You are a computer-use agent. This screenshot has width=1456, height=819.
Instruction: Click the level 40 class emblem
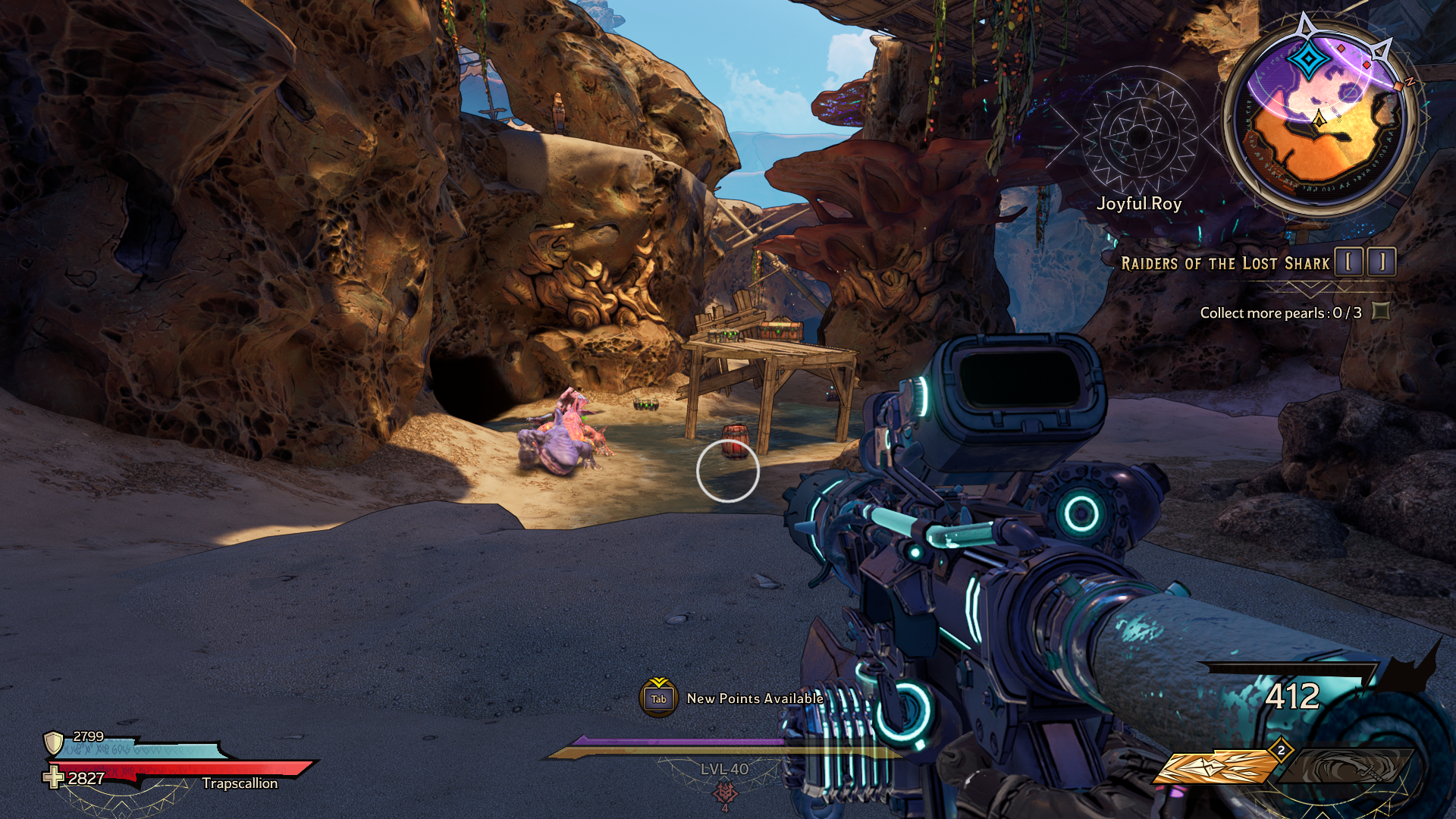point(725,792)
